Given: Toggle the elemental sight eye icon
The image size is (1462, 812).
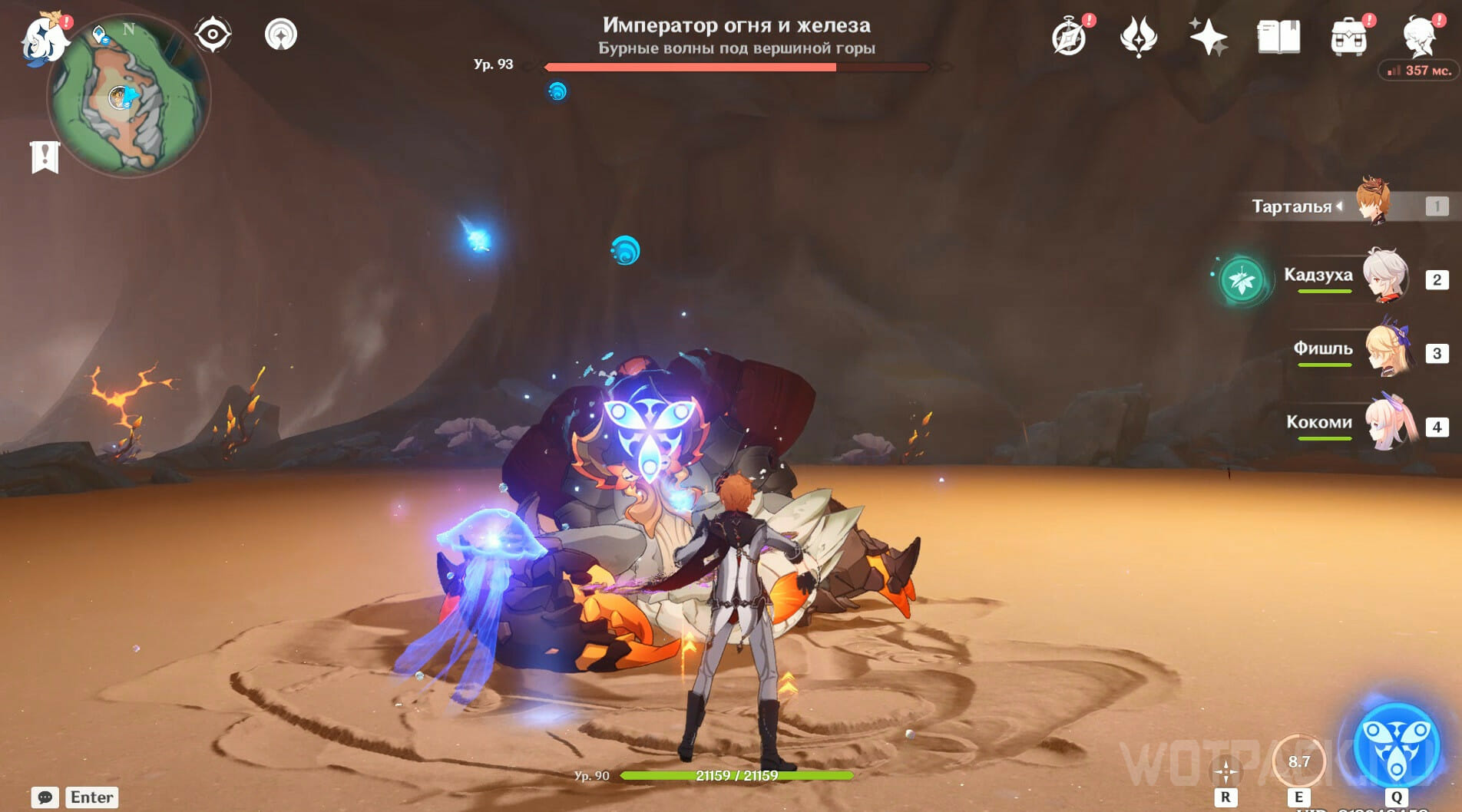Looking at the screenshot, I should click(212, 35).
